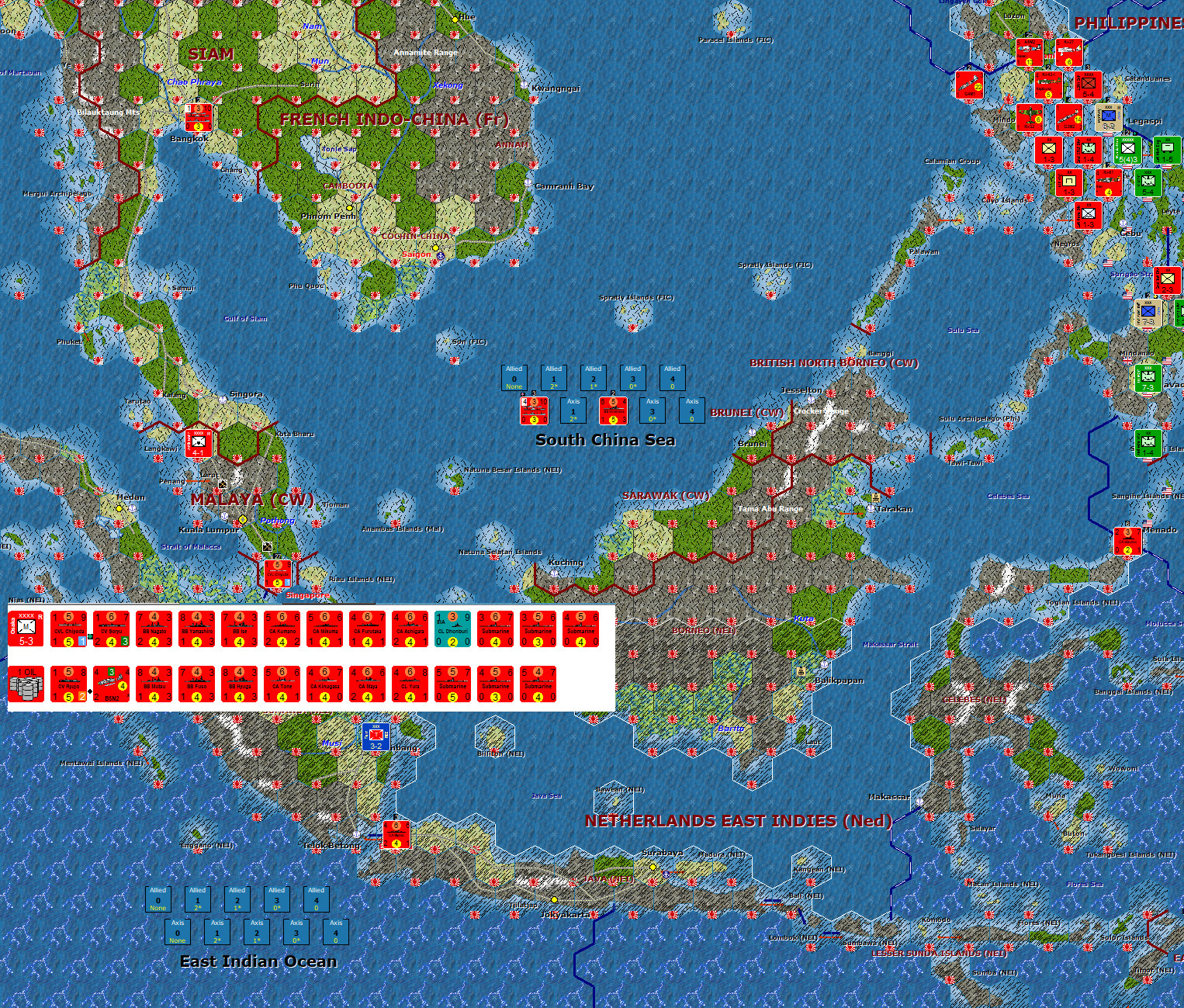Click the Axis 4 East Indian Ocean box
This screenshot has width=1184, height=1008.
(x=335, y=932)
